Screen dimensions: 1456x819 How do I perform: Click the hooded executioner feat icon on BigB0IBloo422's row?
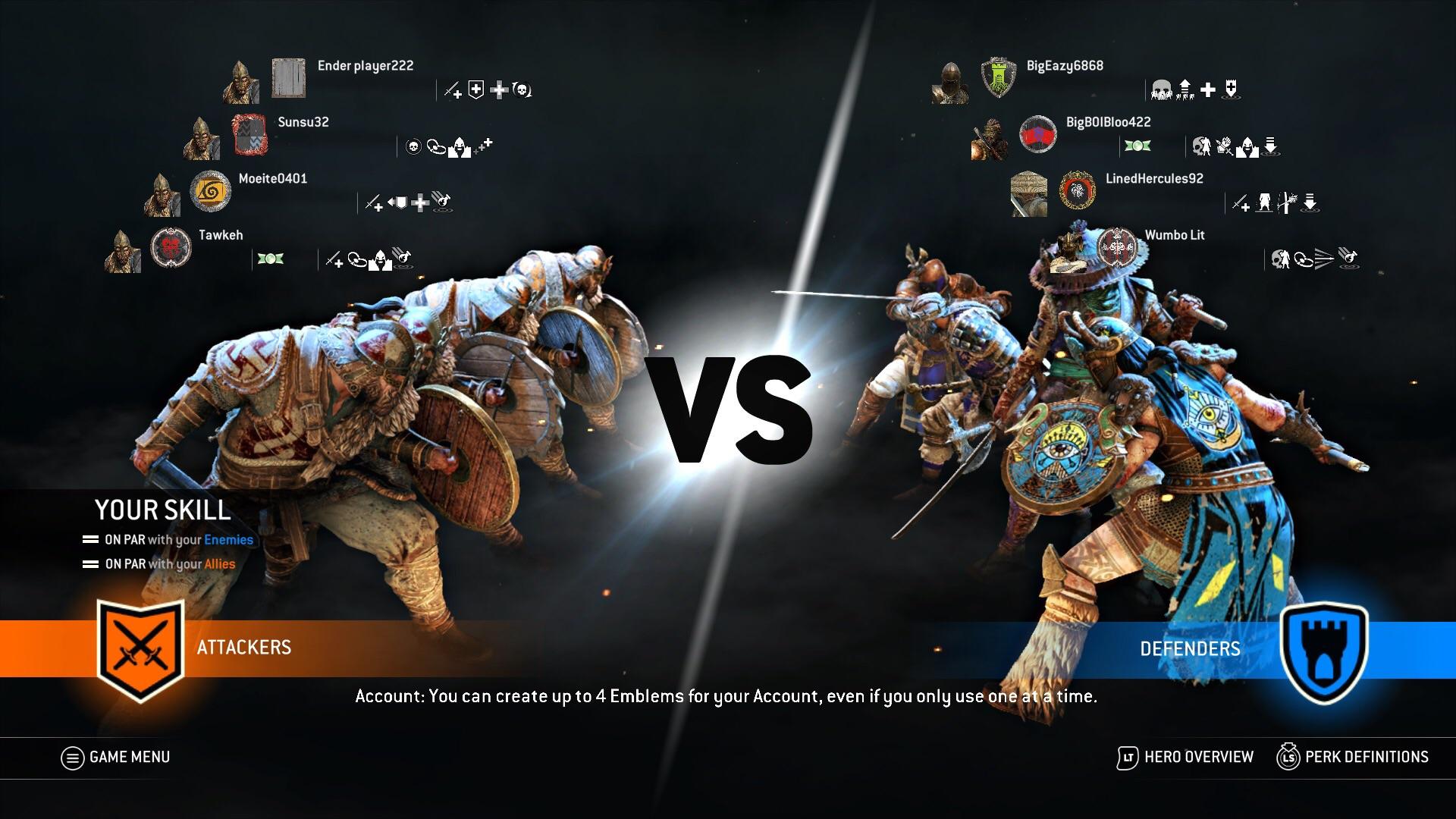click(x=1248, y=147)
